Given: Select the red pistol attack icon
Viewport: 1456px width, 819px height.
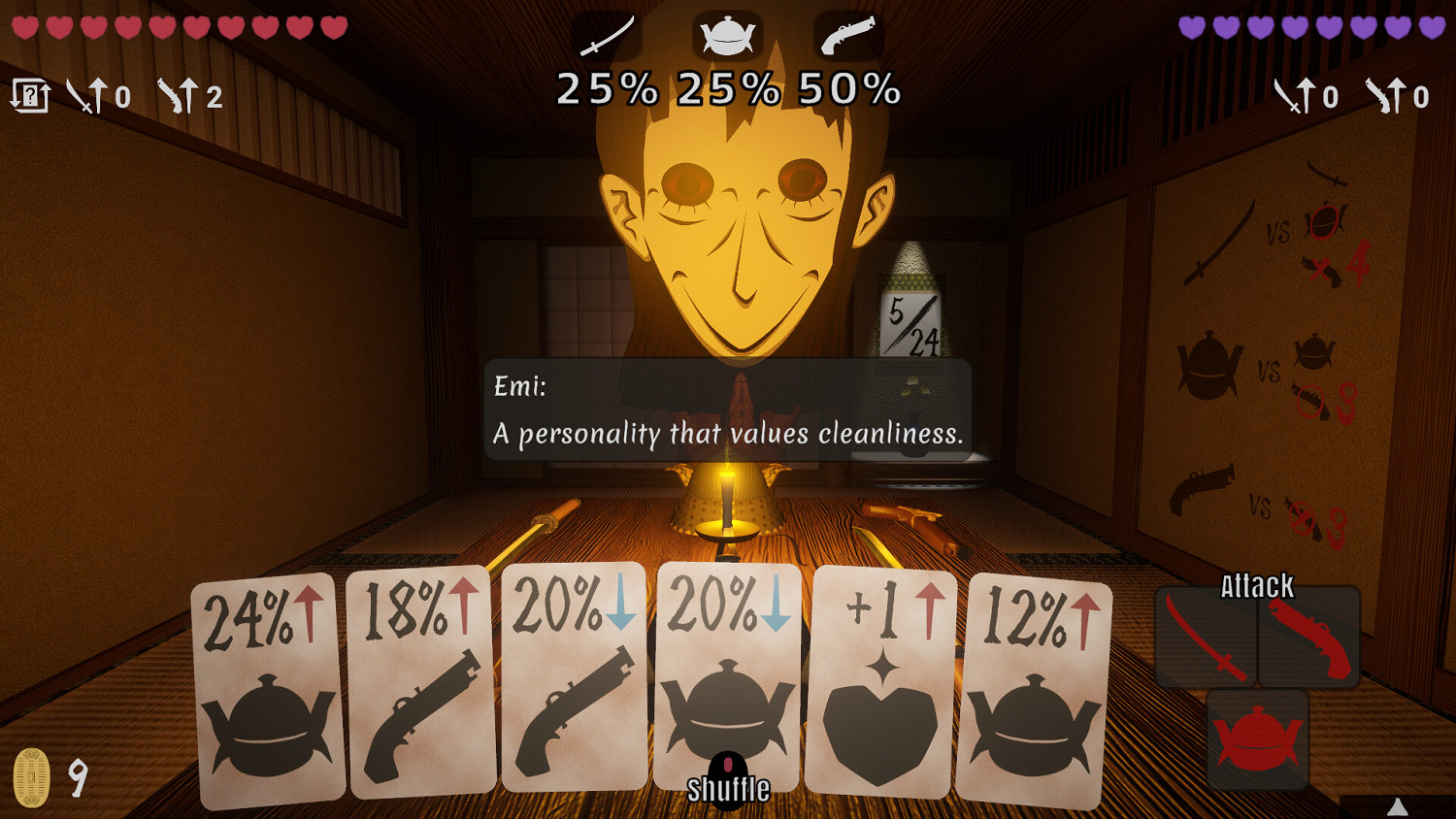Looking at the screenshot, I should click(x=1309, y=639).
